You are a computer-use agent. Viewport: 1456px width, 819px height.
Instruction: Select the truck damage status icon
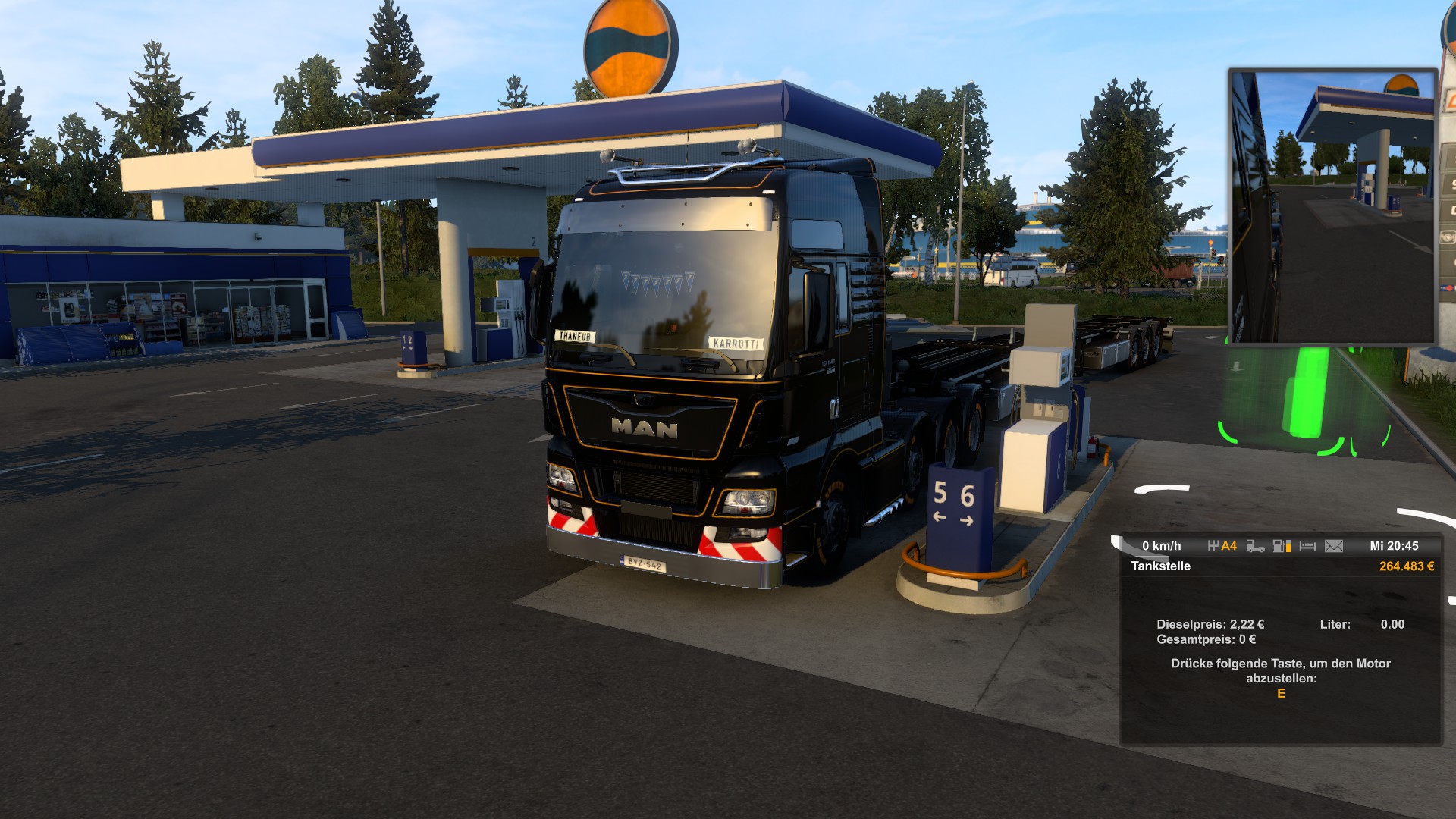(x=1255, y=546)
